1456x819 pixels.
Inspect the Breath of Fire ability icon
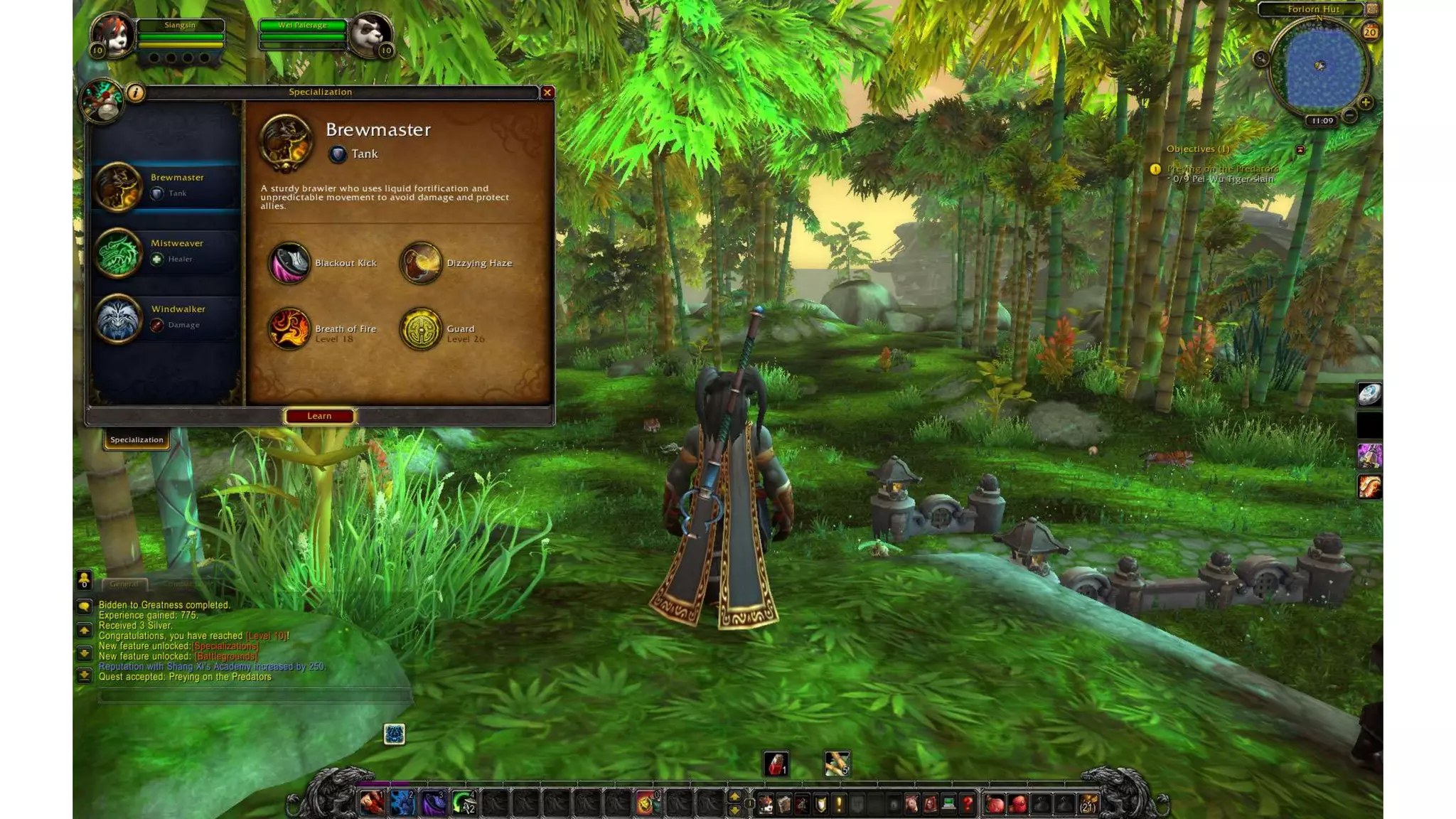(x=289, y=328)
